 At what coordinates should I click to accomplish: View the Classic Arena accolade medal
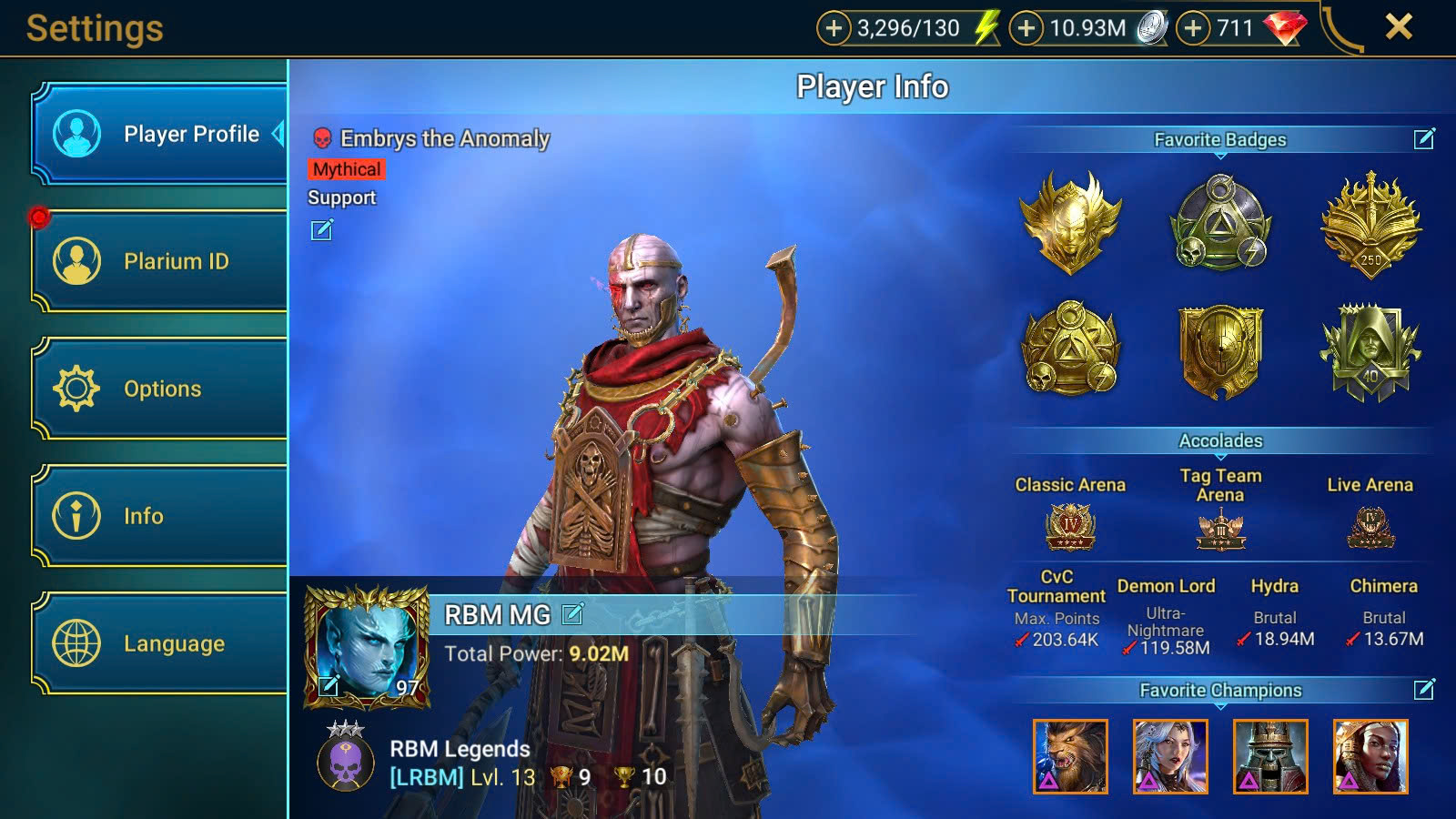[x=1070, y=527]
